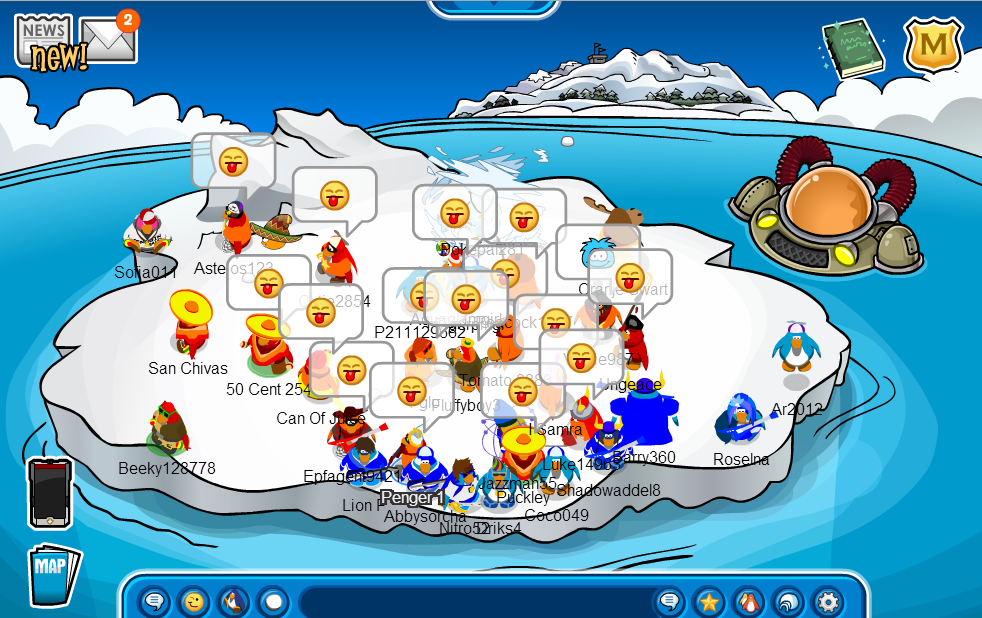The width and height of the screenshot is (982, 618).
Task: Open the green stamp book
Action: pyautogui.click(x=852, y=47)
